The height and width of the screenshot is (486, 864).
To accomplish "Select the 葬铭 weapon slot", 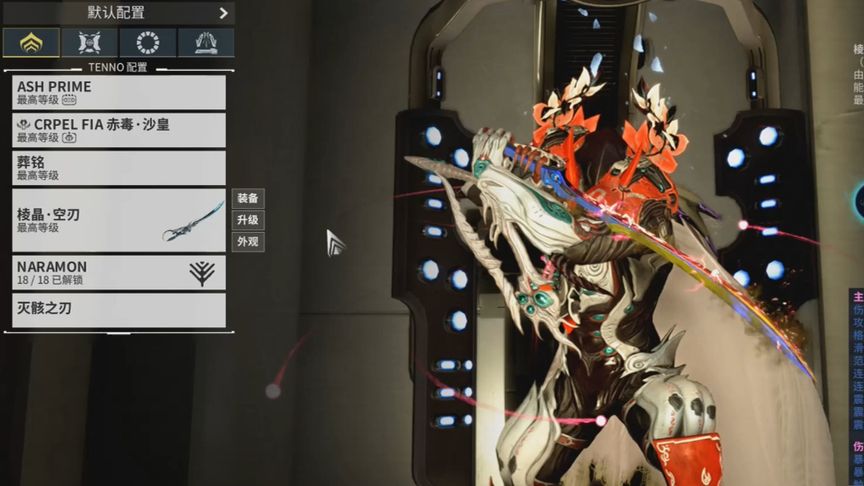I will (119, 167).
